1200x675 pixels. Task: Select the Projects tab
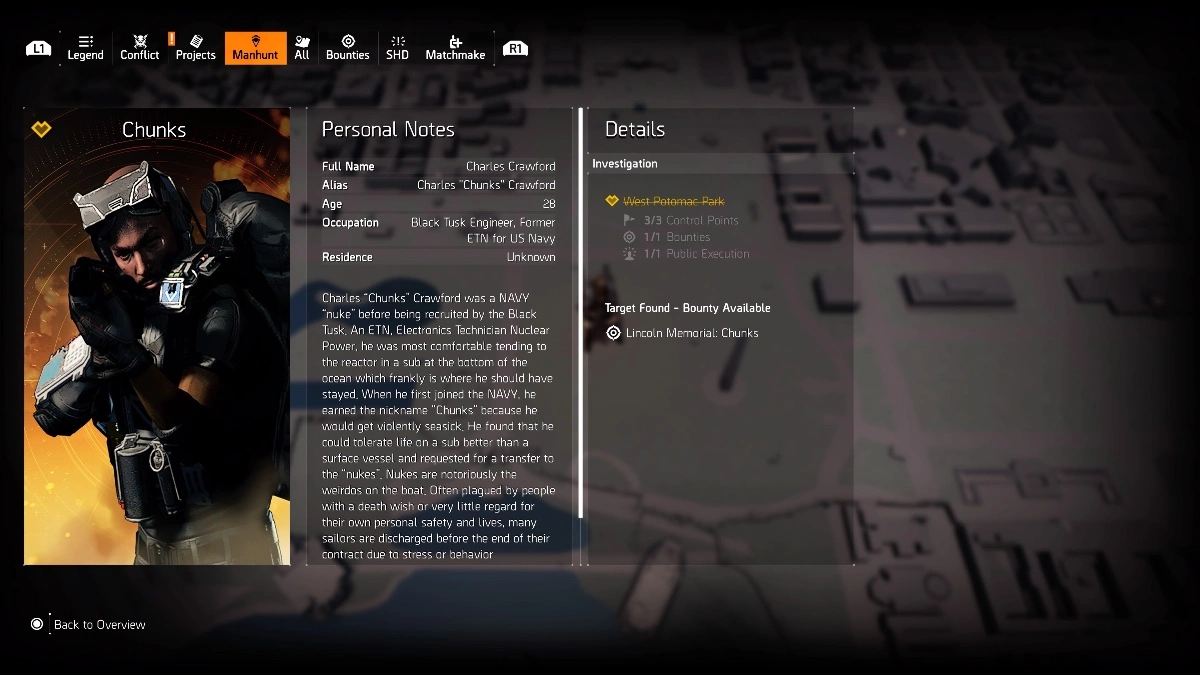(x=195, y=48)
